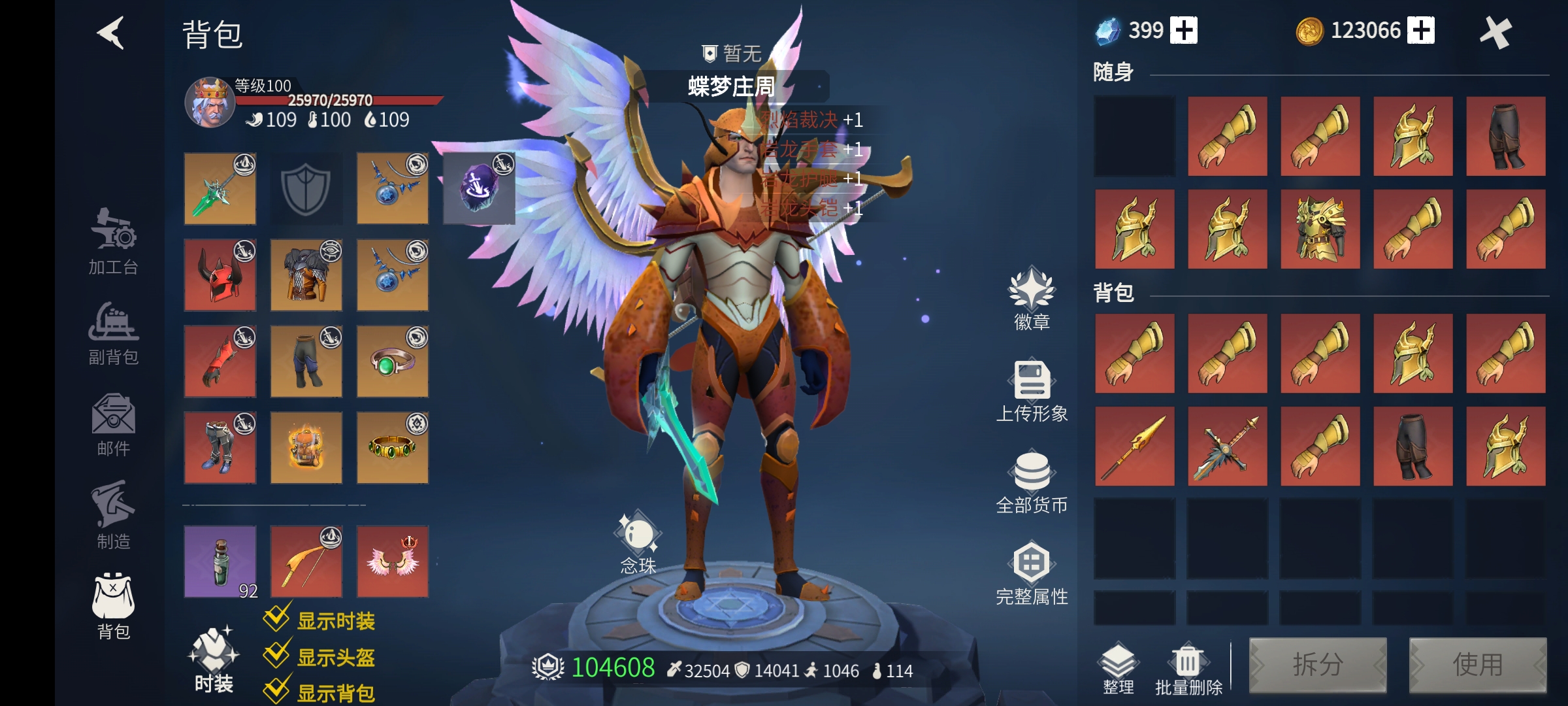Image resolution: width=1568 pixels, height=706 pixels.
Task: Add more gold coins with plus button
Action: (1421, 31)
